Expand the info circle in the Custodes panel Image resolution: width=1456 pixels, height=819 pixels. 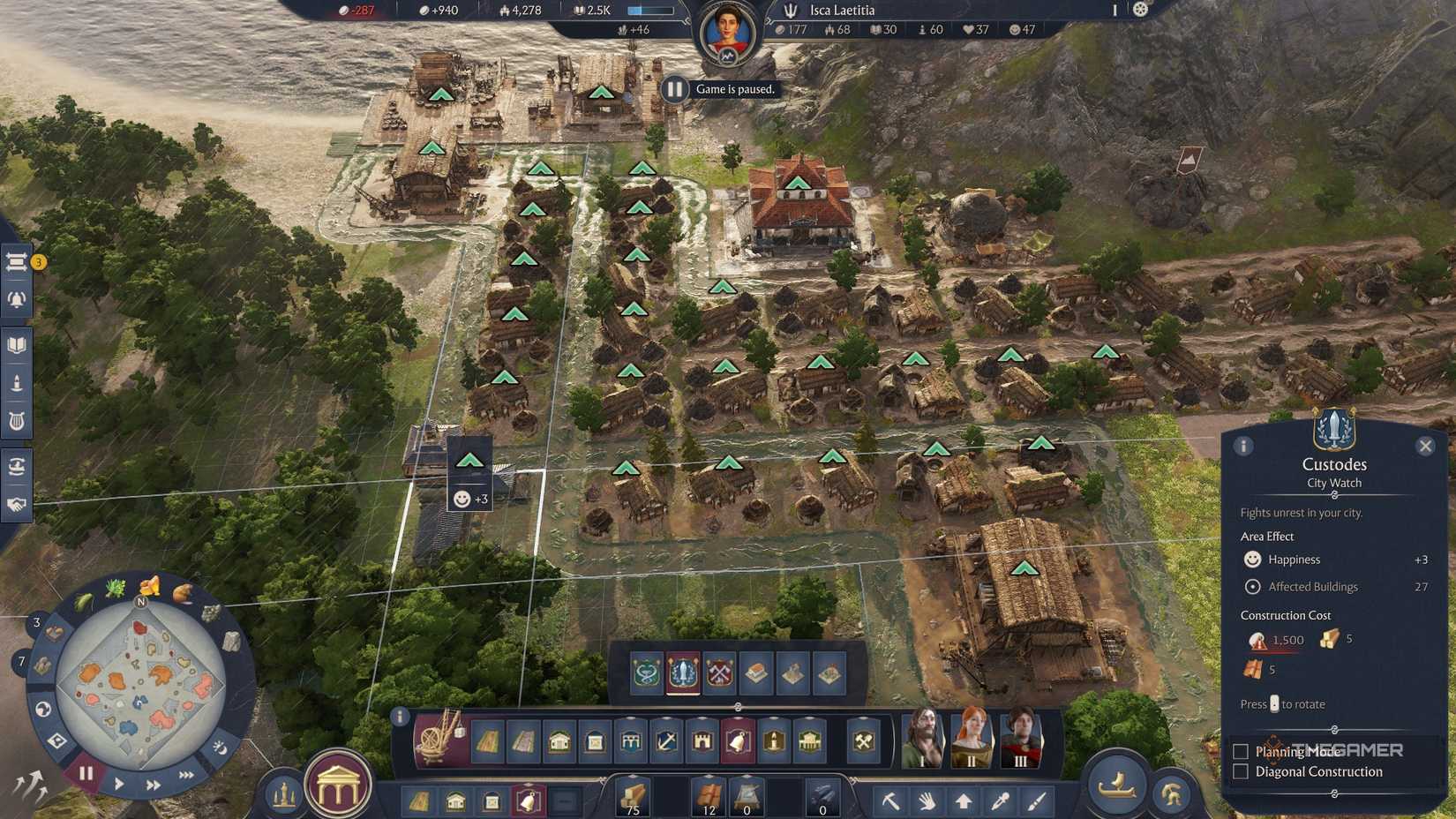pos(1243,447)
